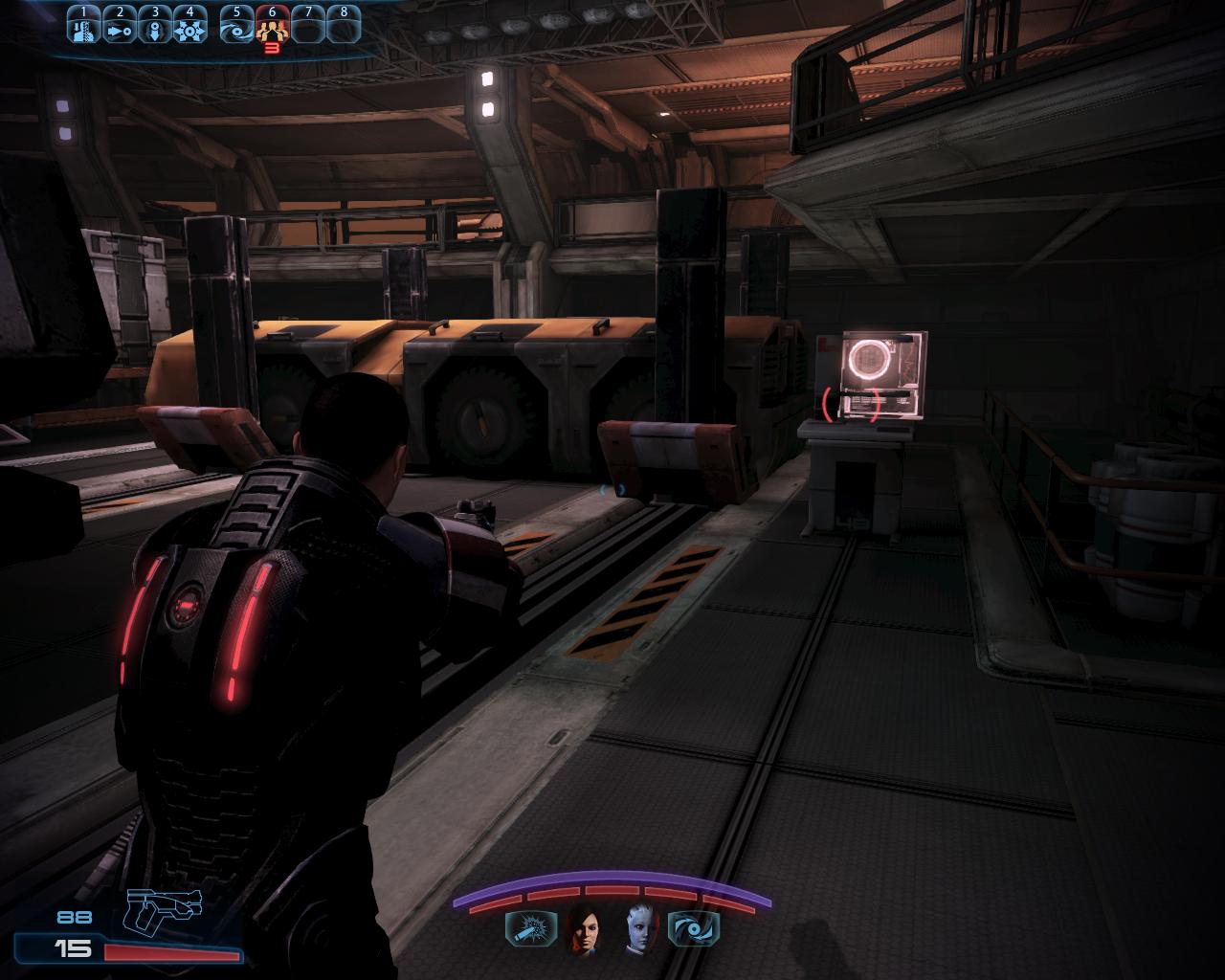Use Liara's Singularity power icon

click(693, 928)
